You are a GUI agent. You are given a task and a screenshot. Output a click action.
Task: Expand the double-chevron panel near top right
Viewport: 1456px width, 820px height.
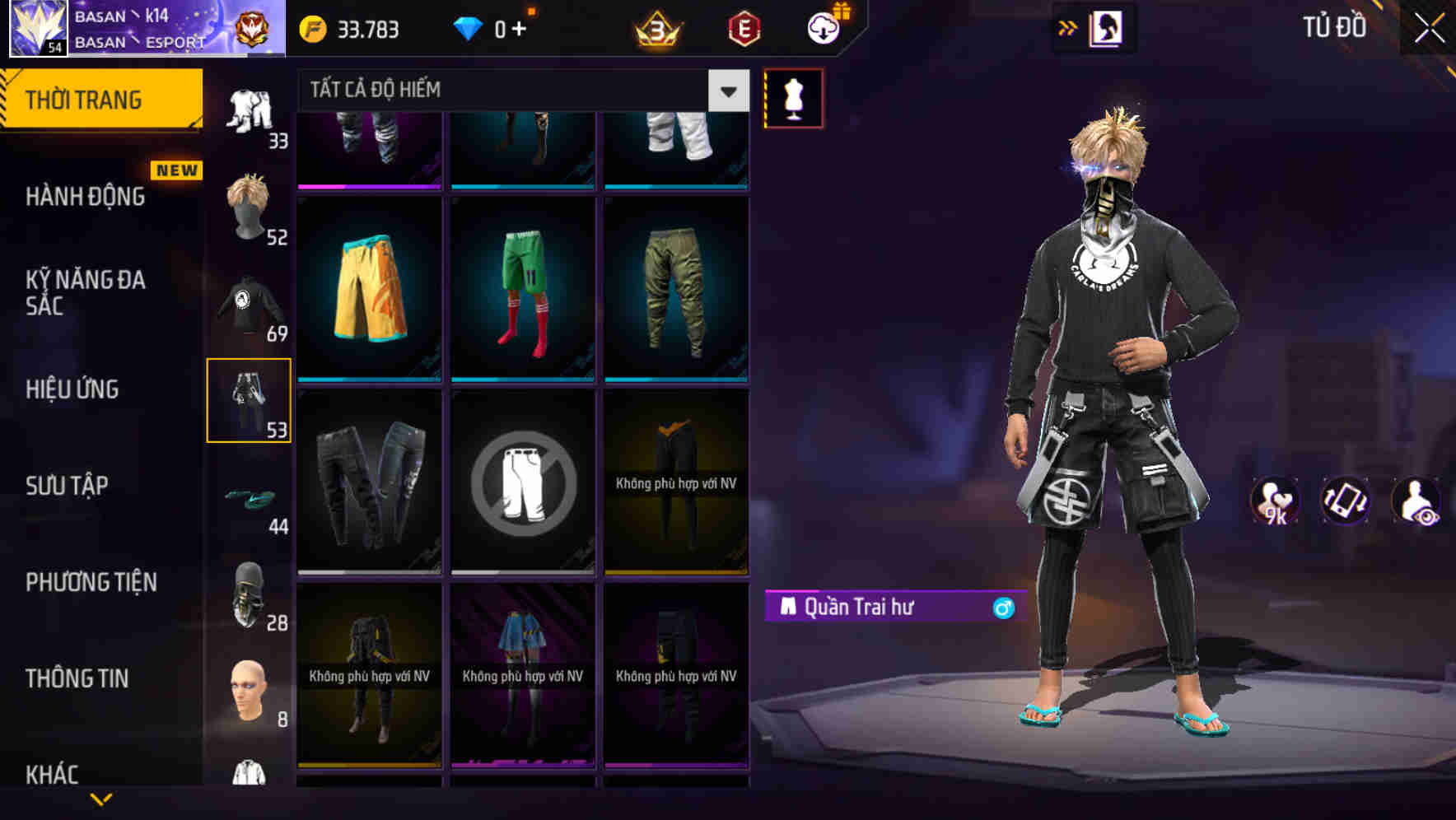1068,27
